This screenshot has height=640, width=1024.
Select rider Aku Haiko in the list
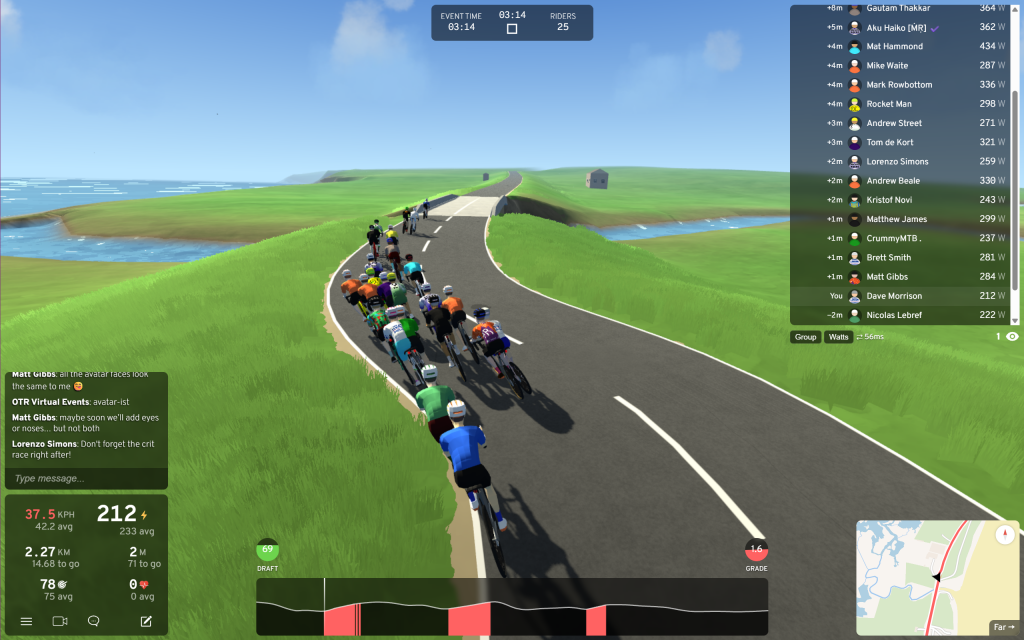click(894, 28)
